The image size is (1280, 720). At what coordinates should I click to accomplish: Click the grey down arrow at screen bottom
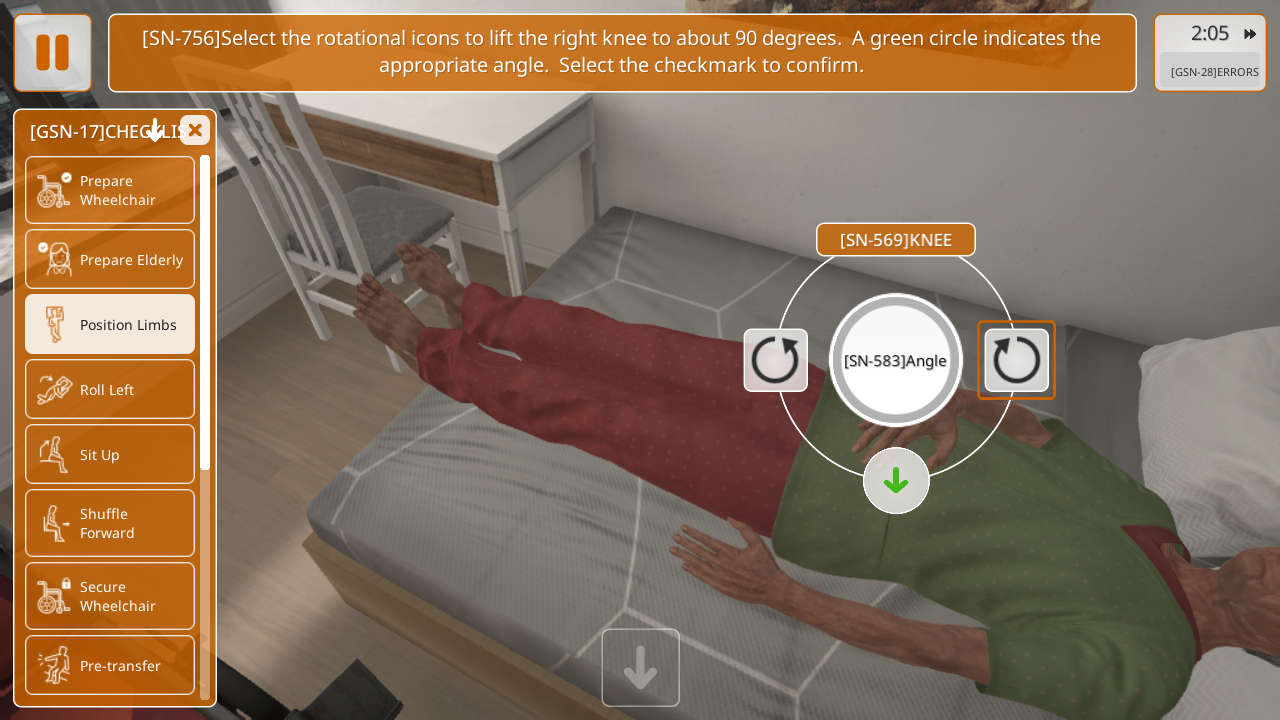click(x=641, y=668)
